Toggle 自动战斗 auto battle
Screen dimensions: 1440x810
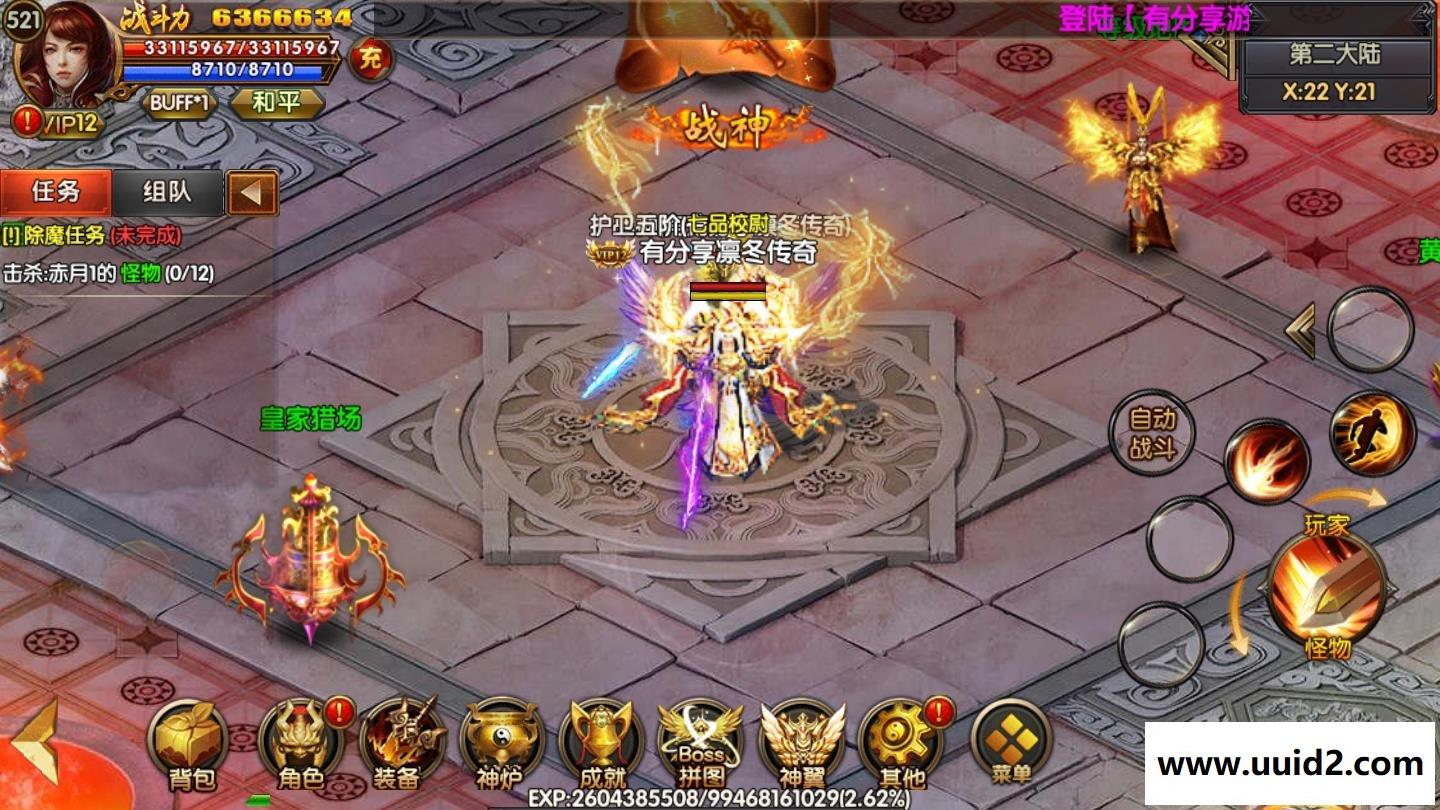(1152, 433)
